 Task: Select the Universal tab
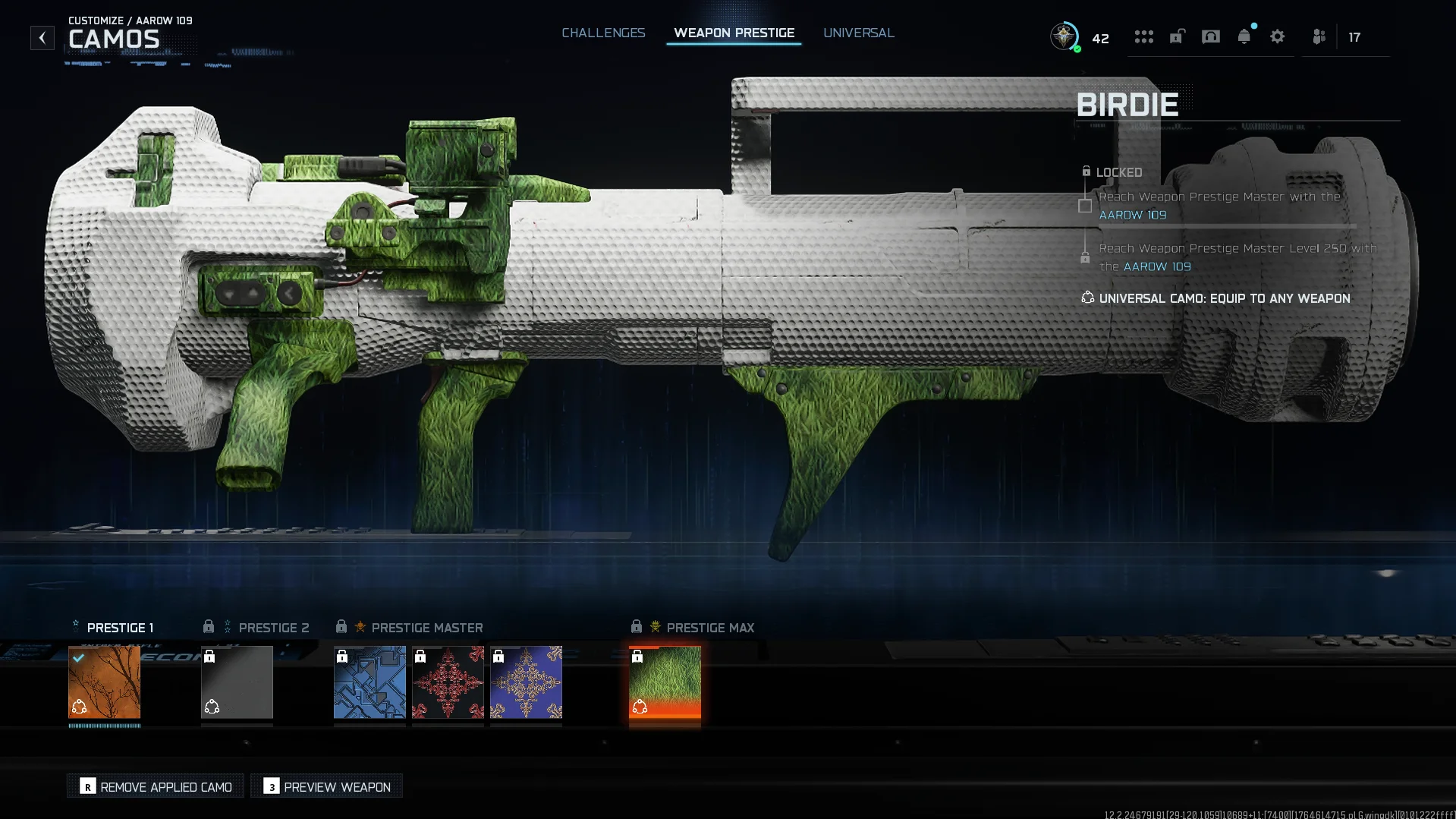(x=858, y=33)
